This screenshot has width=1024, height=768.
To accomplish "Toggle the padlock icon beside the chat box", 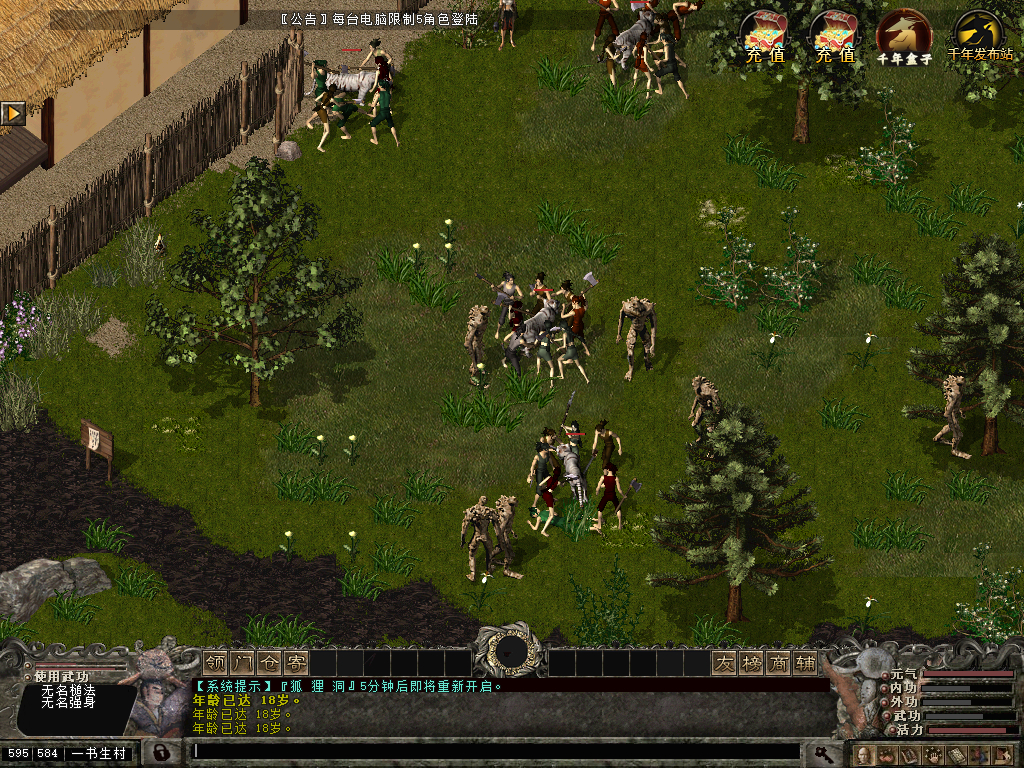I will tap(160, 752).
